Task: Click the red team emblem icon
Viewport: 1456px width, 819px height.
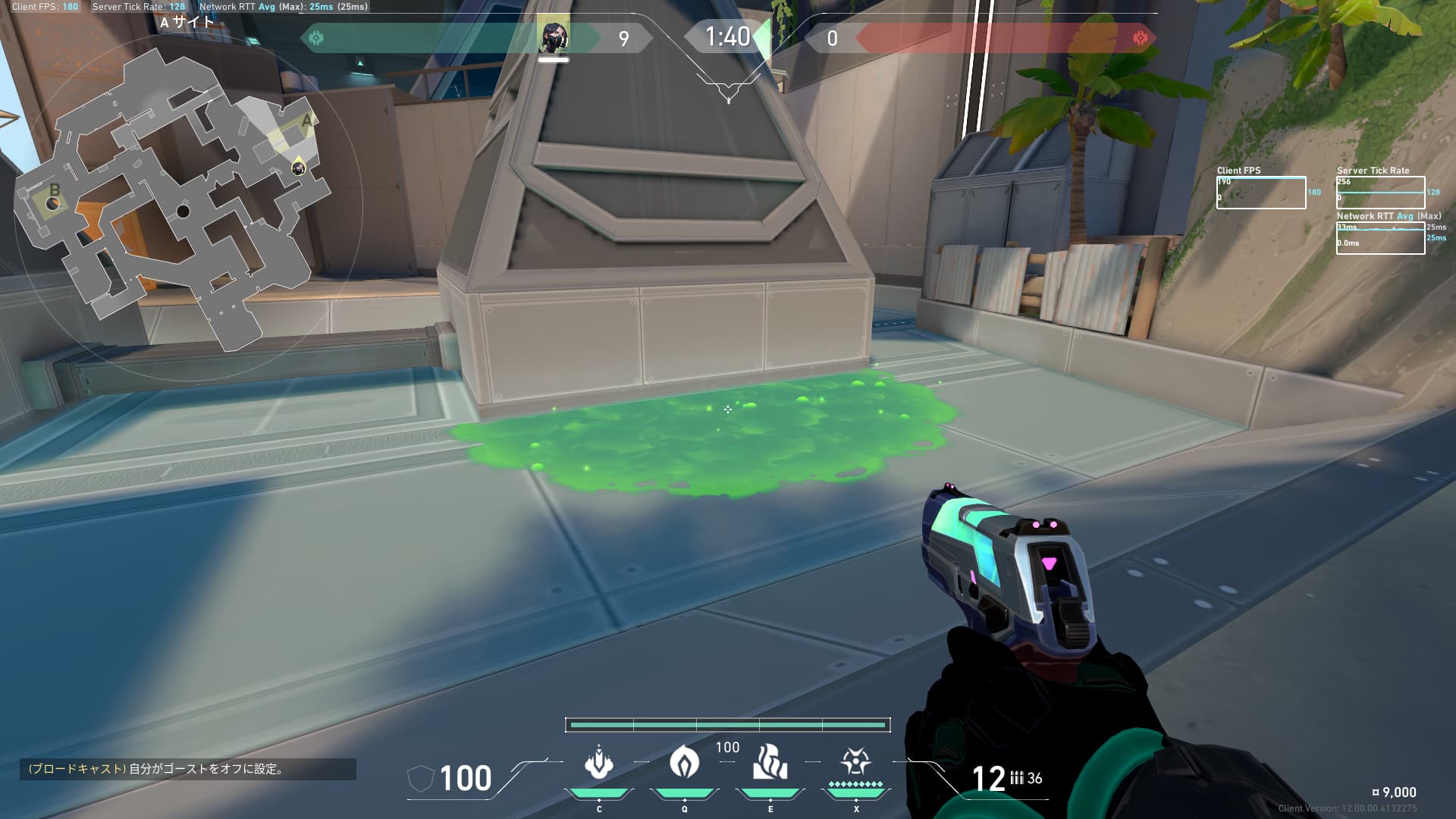Action: pos(1139,38)
